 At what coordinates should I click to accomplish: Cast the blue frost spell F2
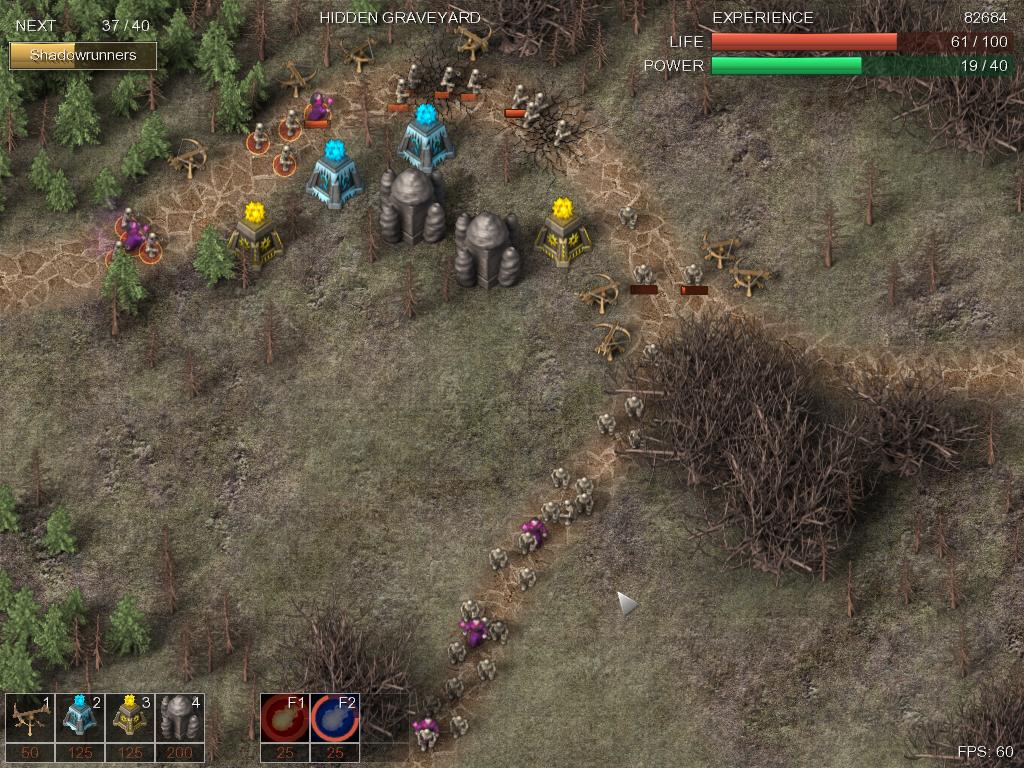click(x=335, y=718)
